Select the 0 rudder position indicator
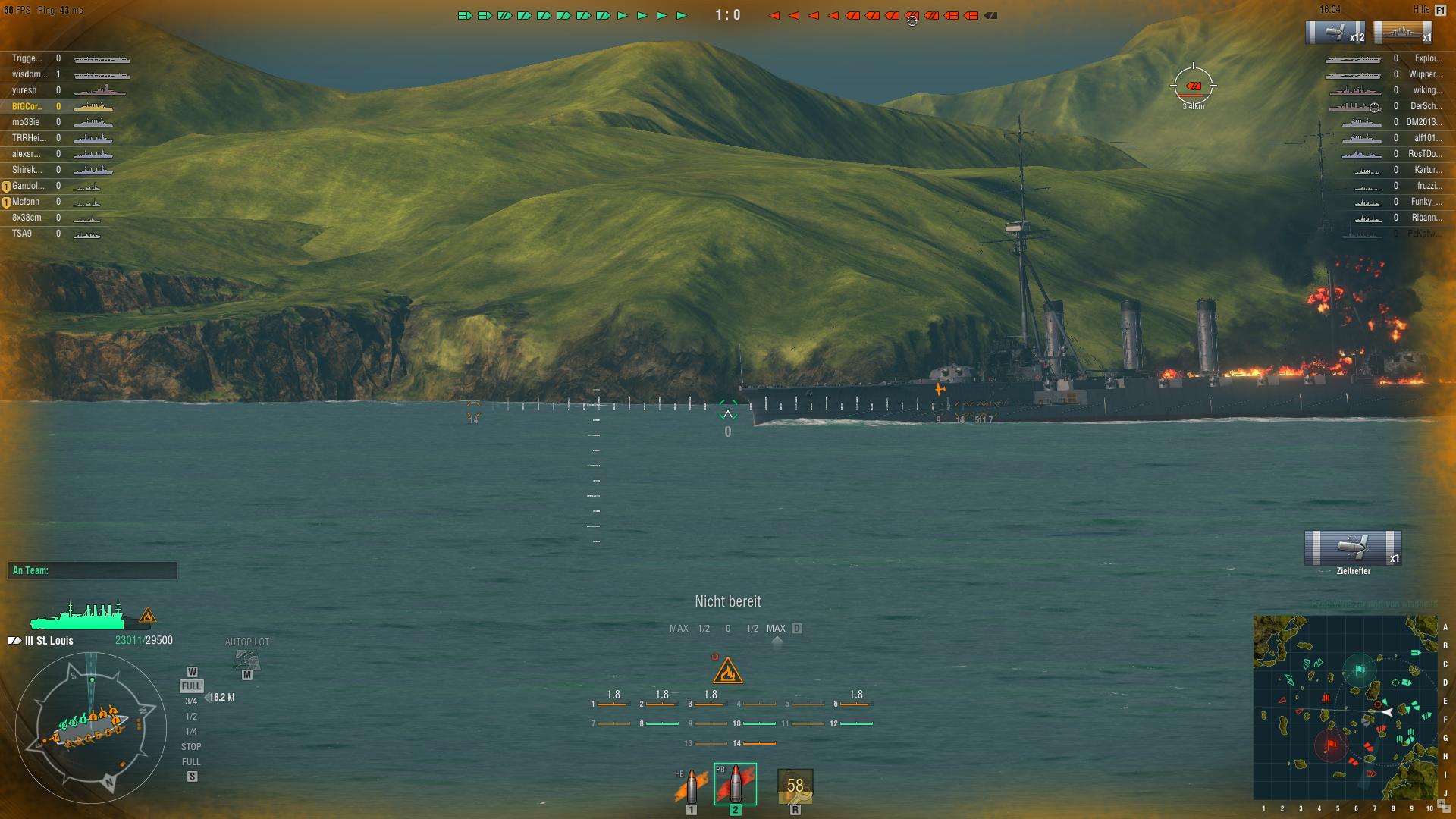 pos(729,628)
